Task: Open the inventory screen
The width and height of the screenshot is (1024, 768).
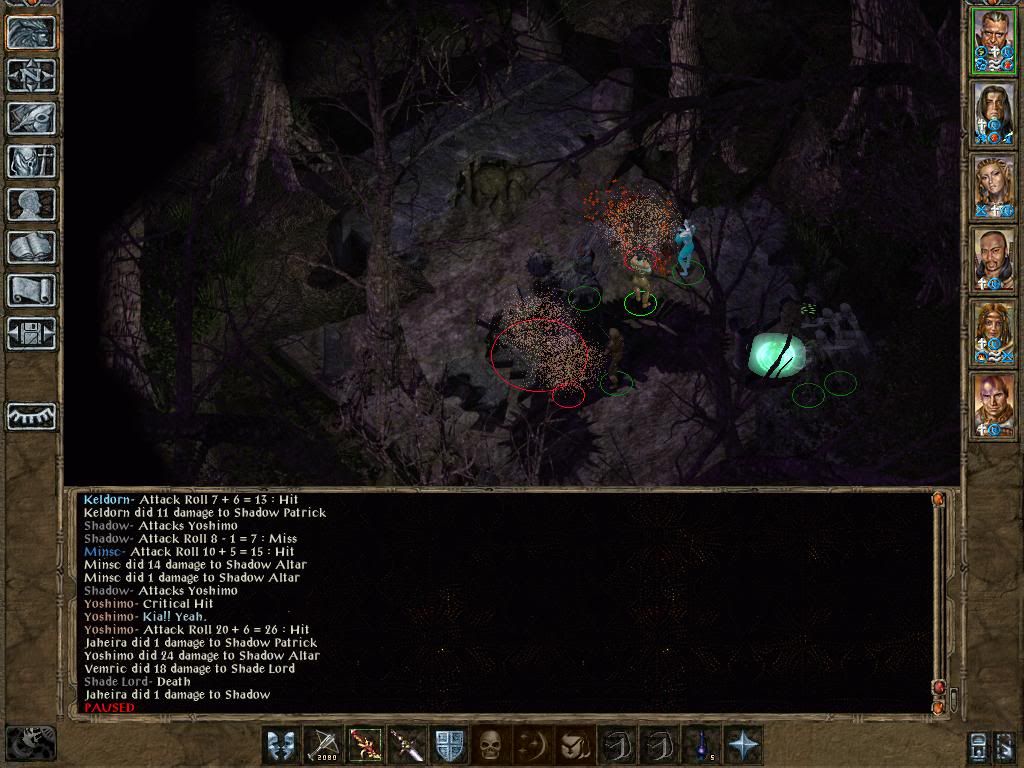Action: click(x=31, y=161)
